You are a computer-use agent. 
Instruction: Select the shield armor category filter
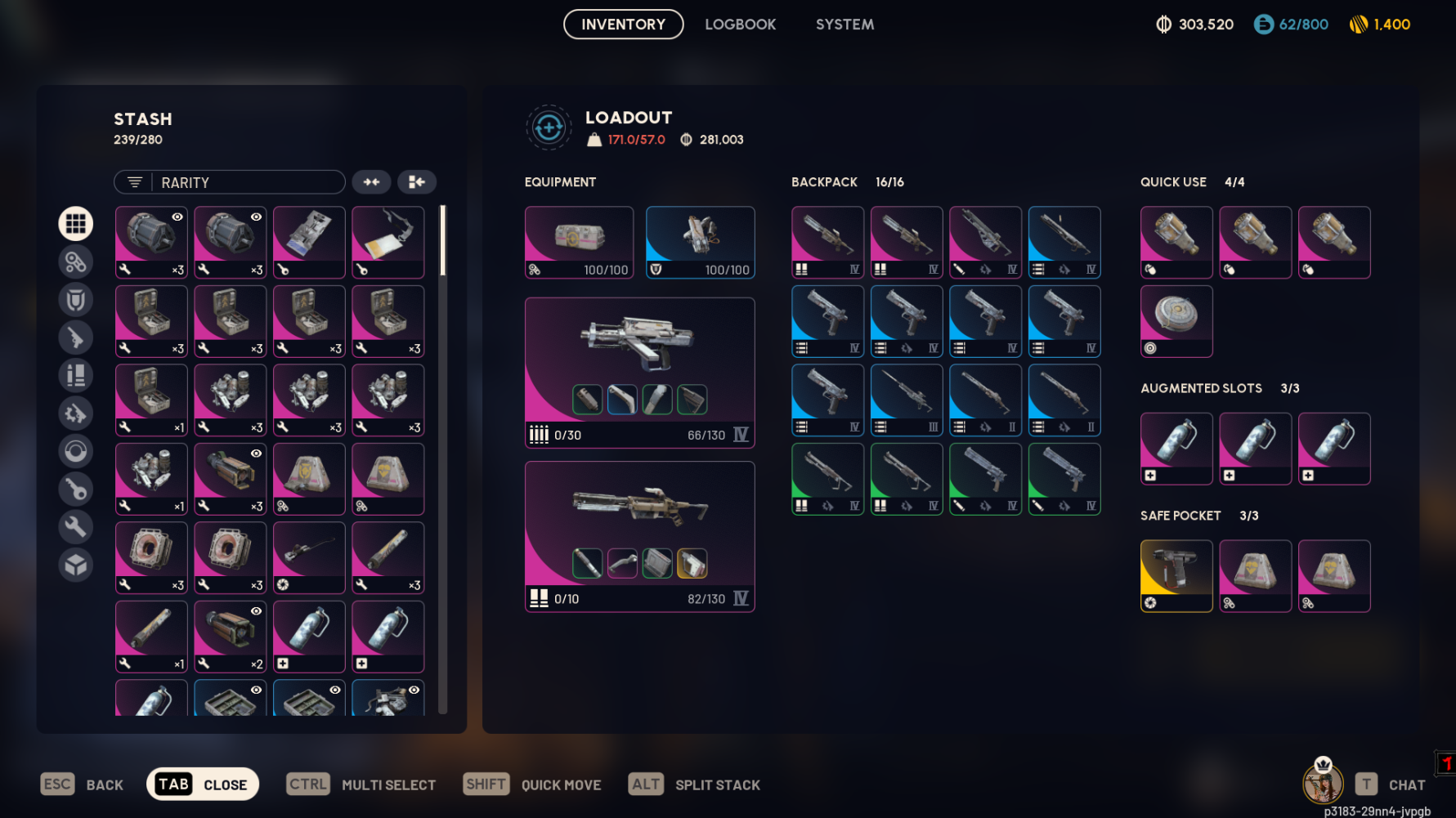click(75, 300)
